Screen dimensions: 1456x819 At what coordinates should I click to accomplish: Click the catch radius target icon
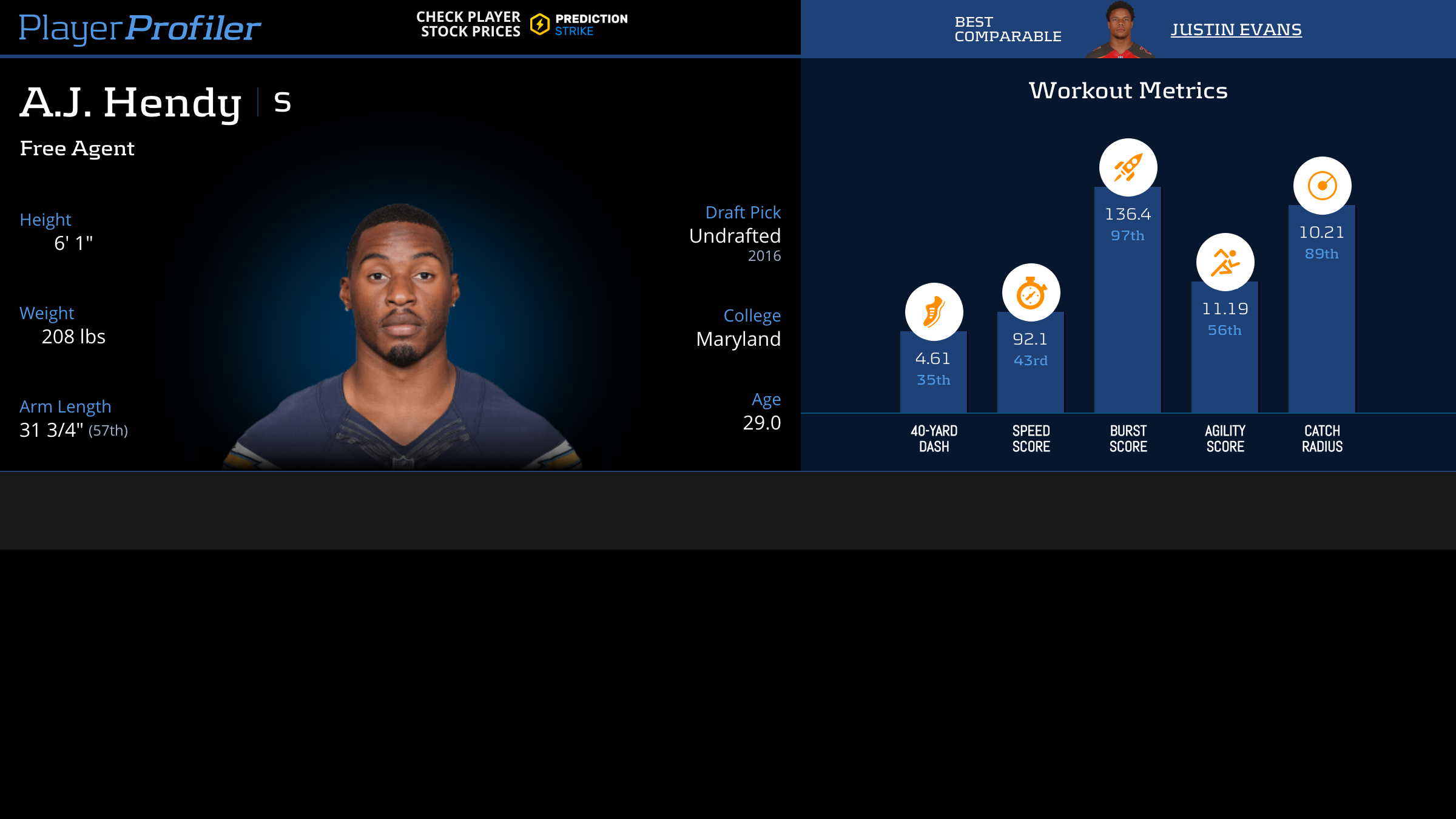click(1322, 186)
